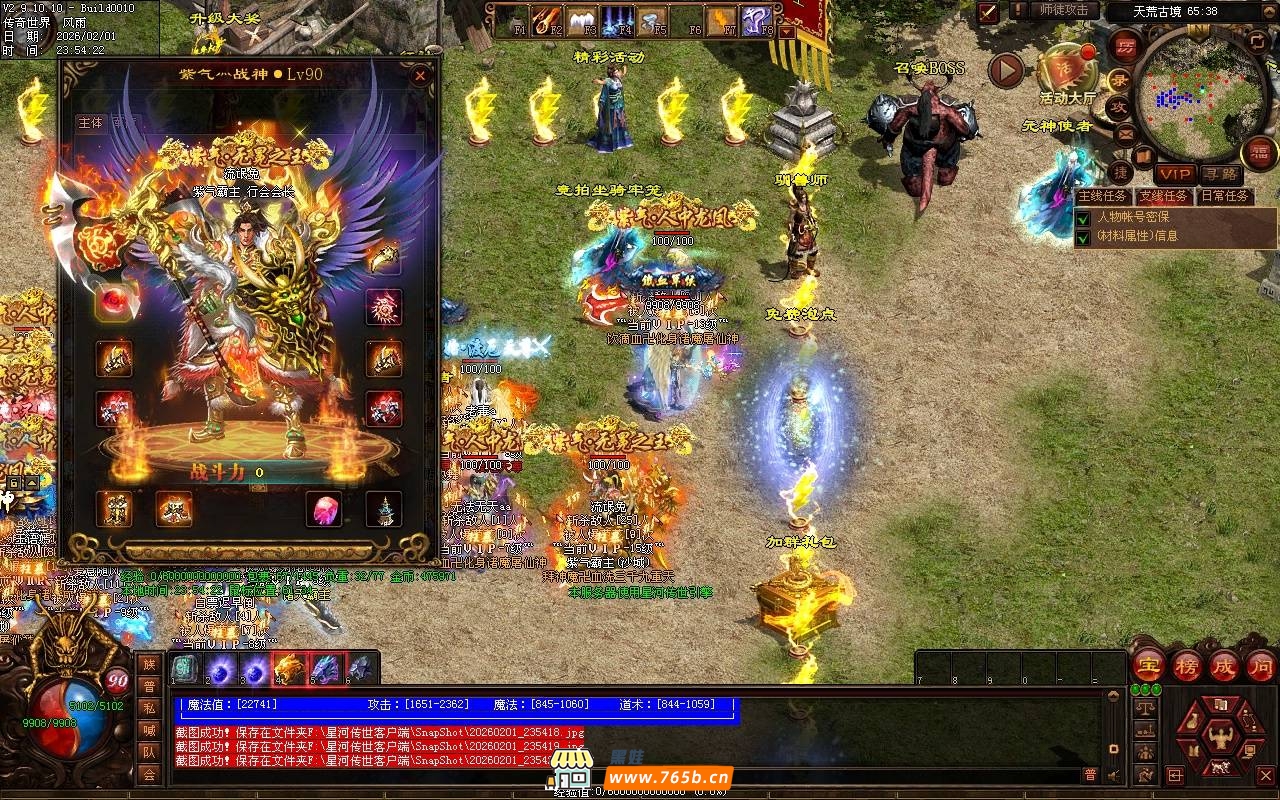Screen dimensions: 1280x800
Task: Switch to 主线任务 quest tab
Action: pyautogui.click(x=1103, y=196)
